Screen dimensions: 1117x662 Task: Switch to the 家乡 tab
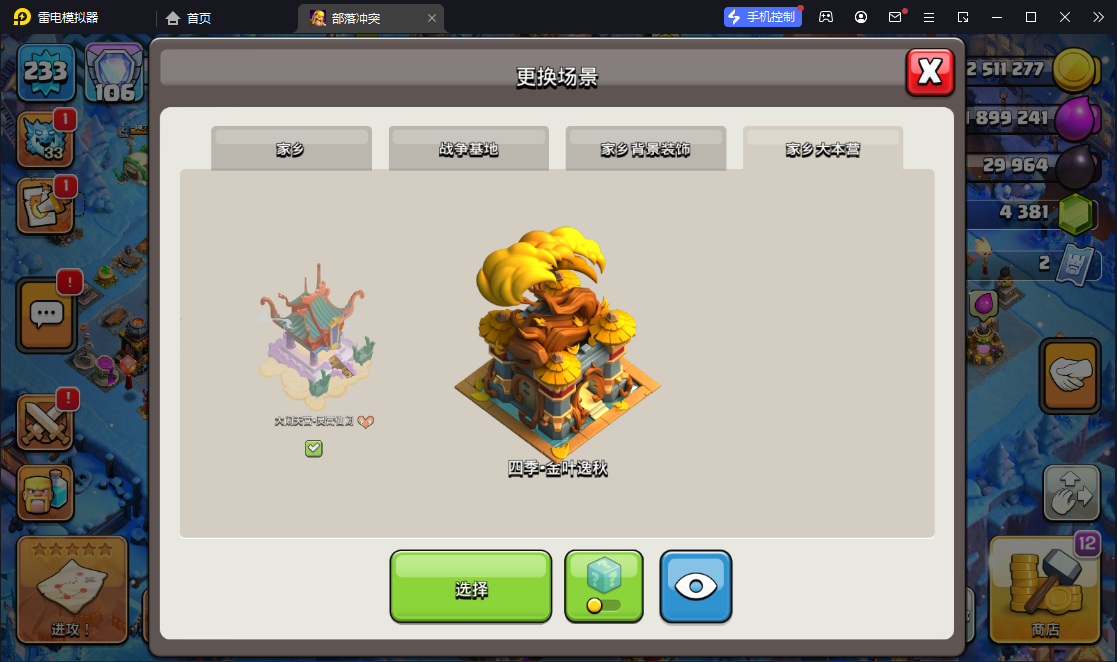click(x=291, y=149)
